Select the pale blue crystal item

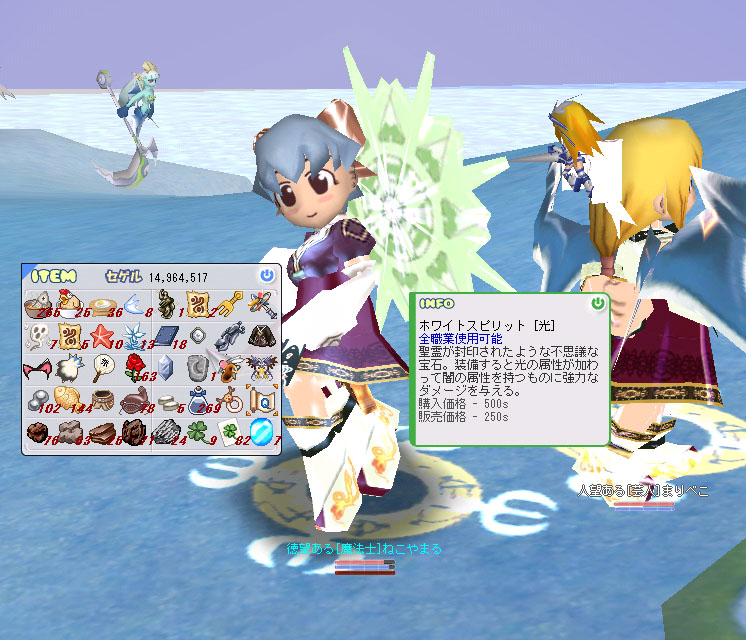(x=167, y=368)
